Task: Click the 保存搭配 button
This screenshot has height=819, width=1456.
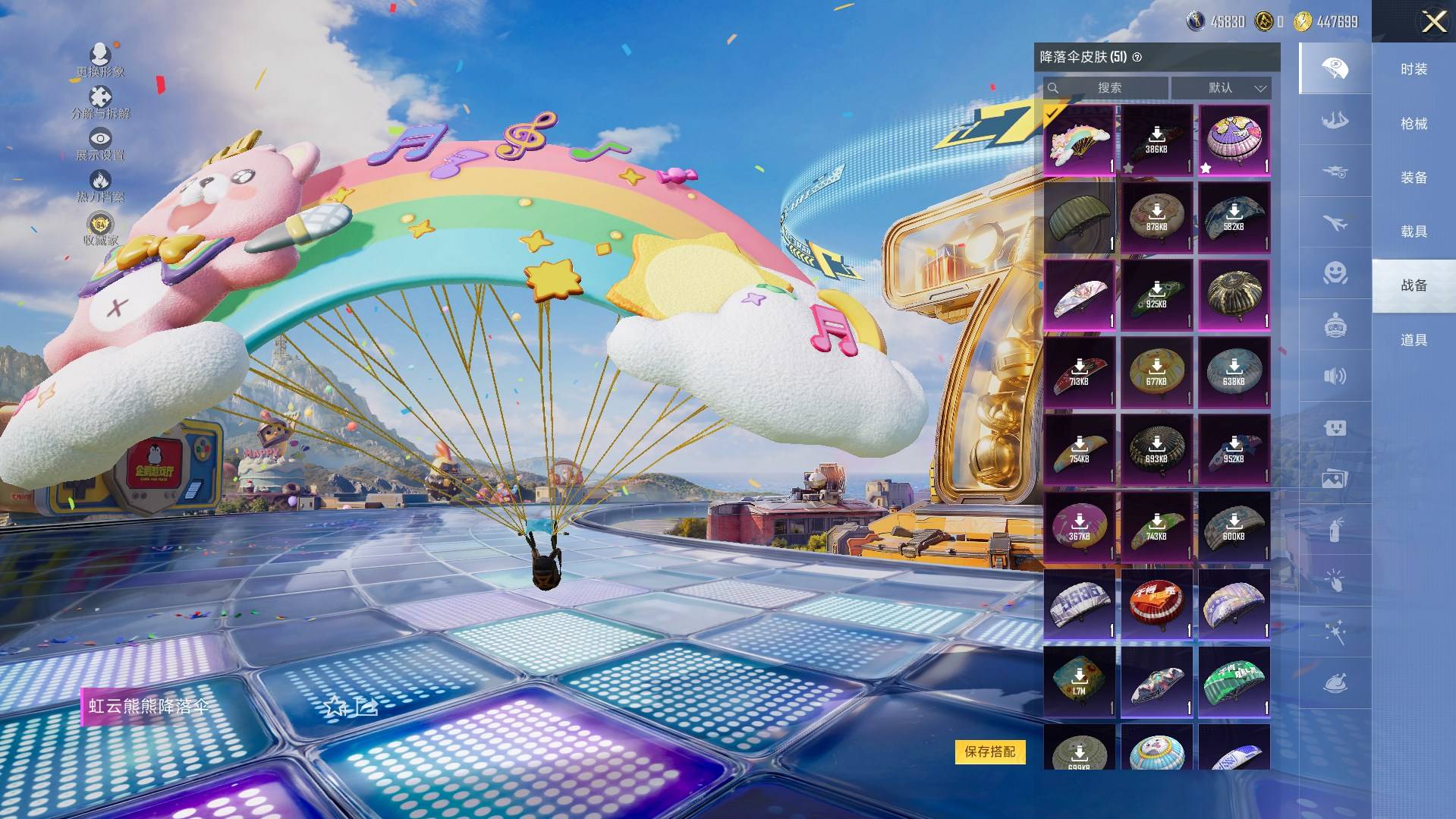Action: click(x=989, y=751)
